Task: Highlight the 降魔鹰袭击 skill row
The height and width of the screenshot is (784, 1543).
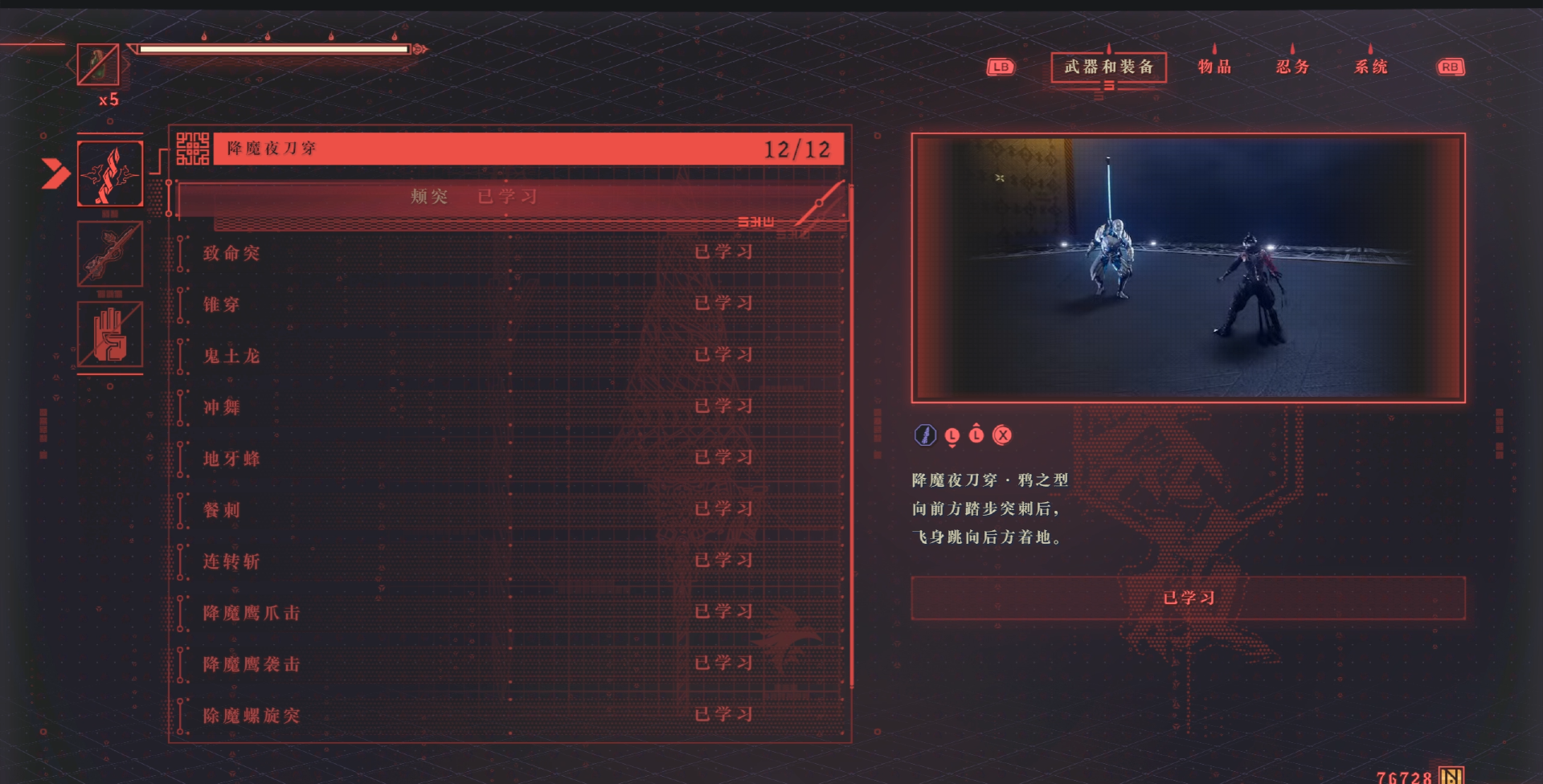Action: click(x=511, y=664)
